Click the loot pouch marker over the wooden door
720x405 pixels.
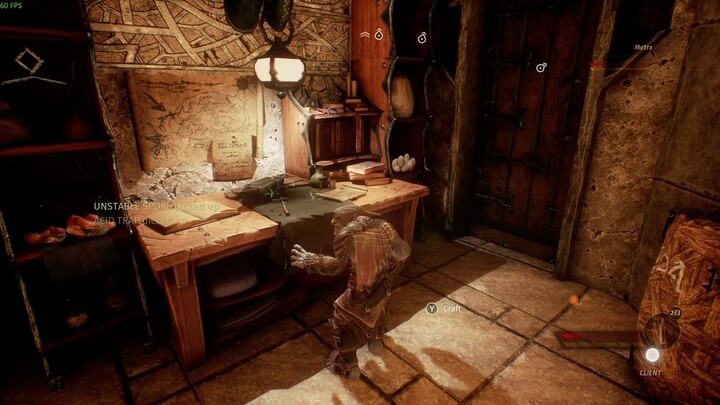[541, 68]
